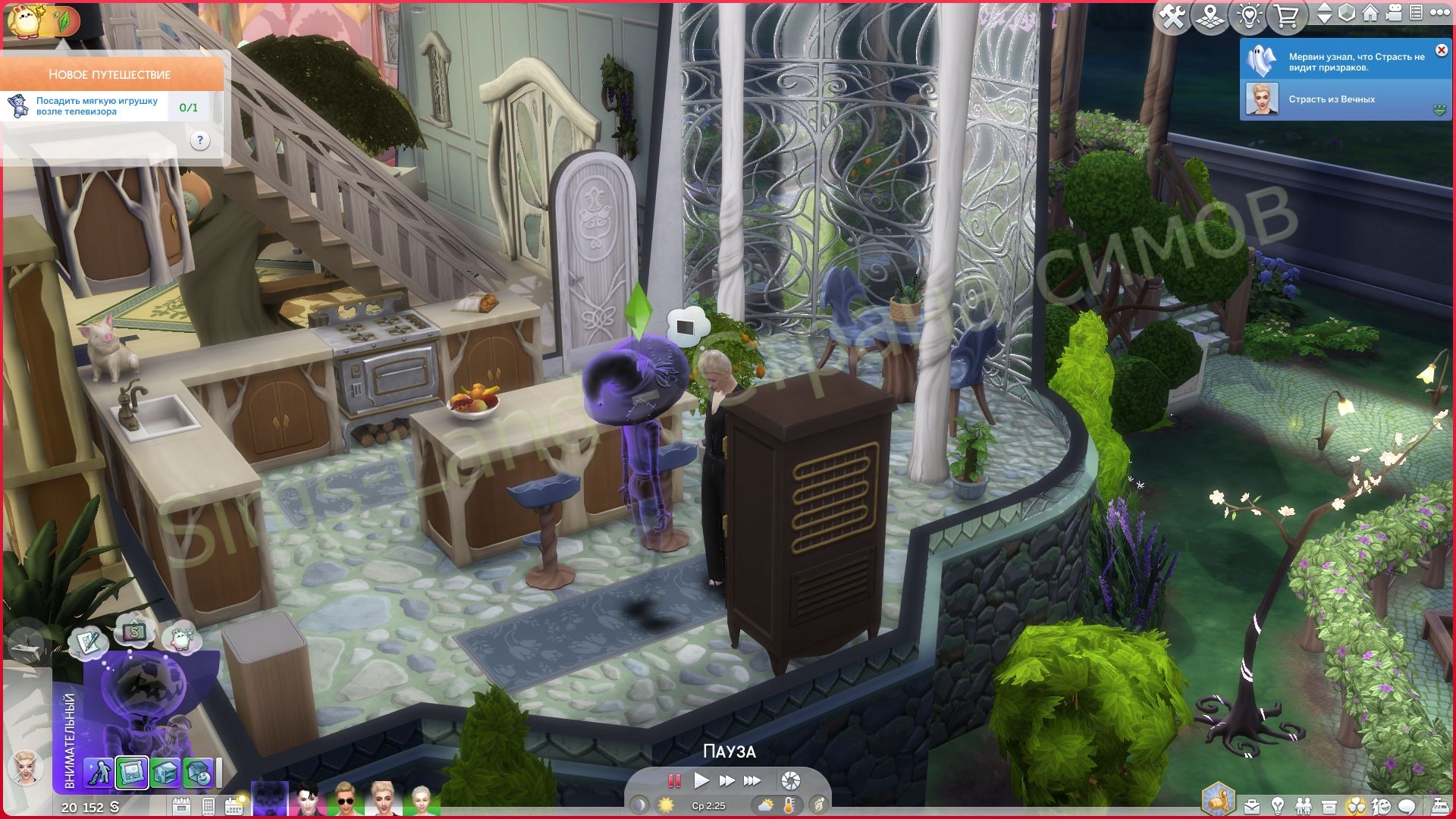Toggle camera mode with the video camera icon
The width and height of the screenshot is (1456, 819).
tap(1392, 14)
